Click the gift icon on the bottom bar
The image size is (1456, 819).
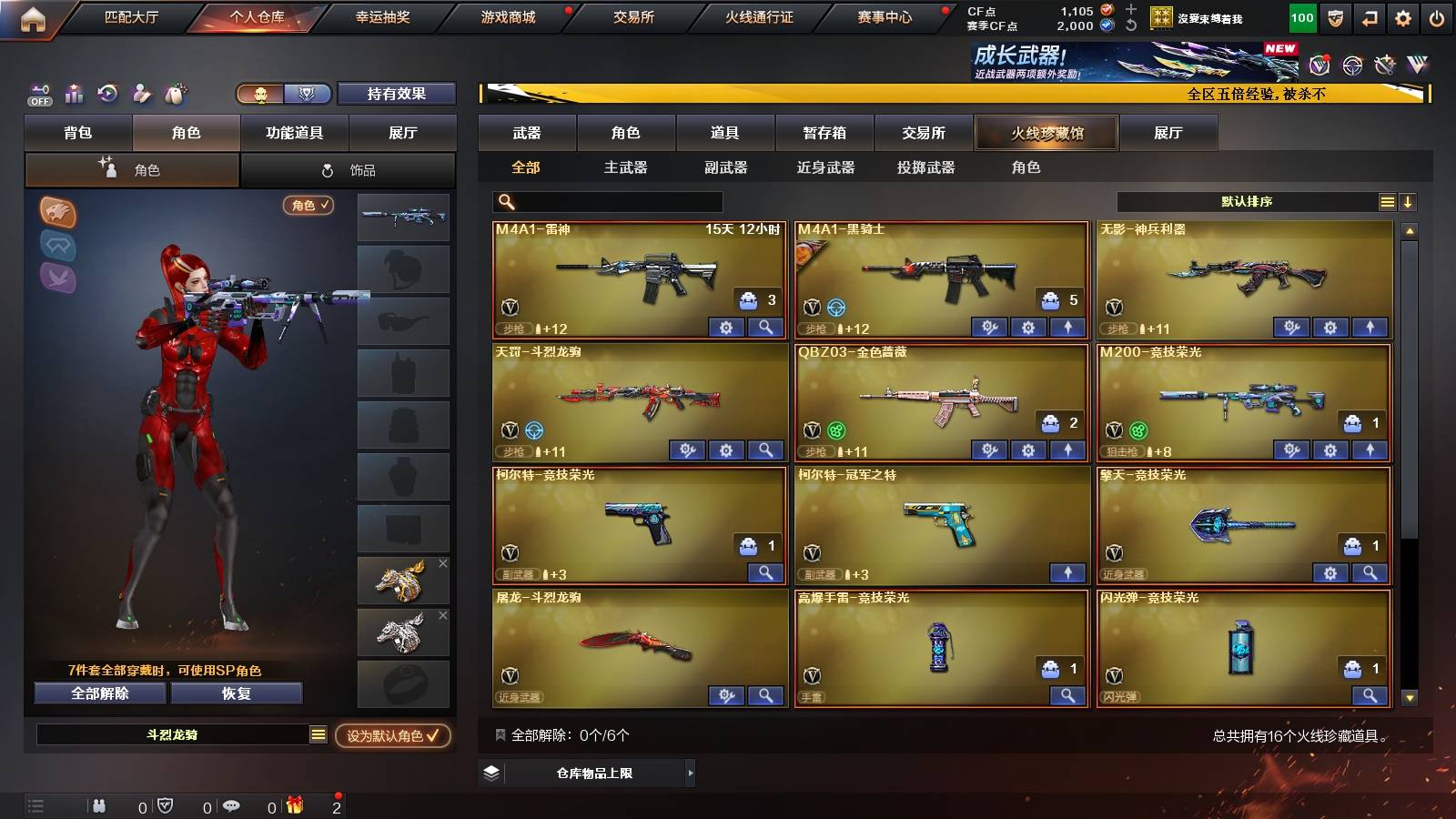pos(296,805)
